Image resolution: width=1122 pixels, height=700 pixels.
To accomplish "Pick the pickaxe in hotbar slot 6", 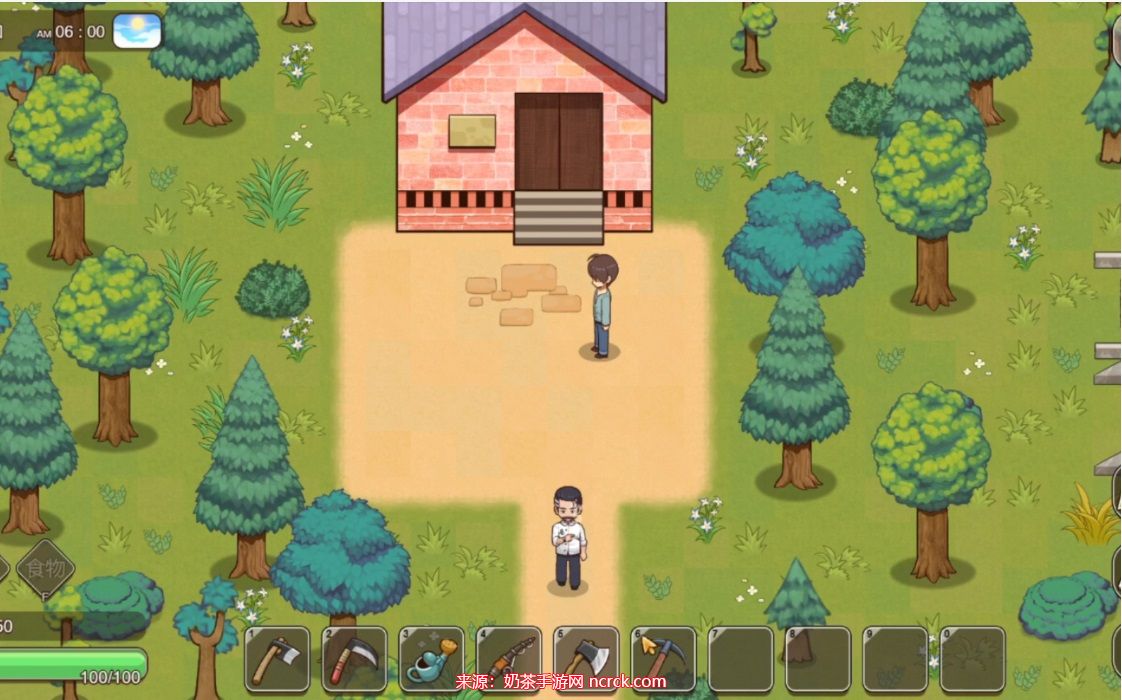I will (663, 659).
